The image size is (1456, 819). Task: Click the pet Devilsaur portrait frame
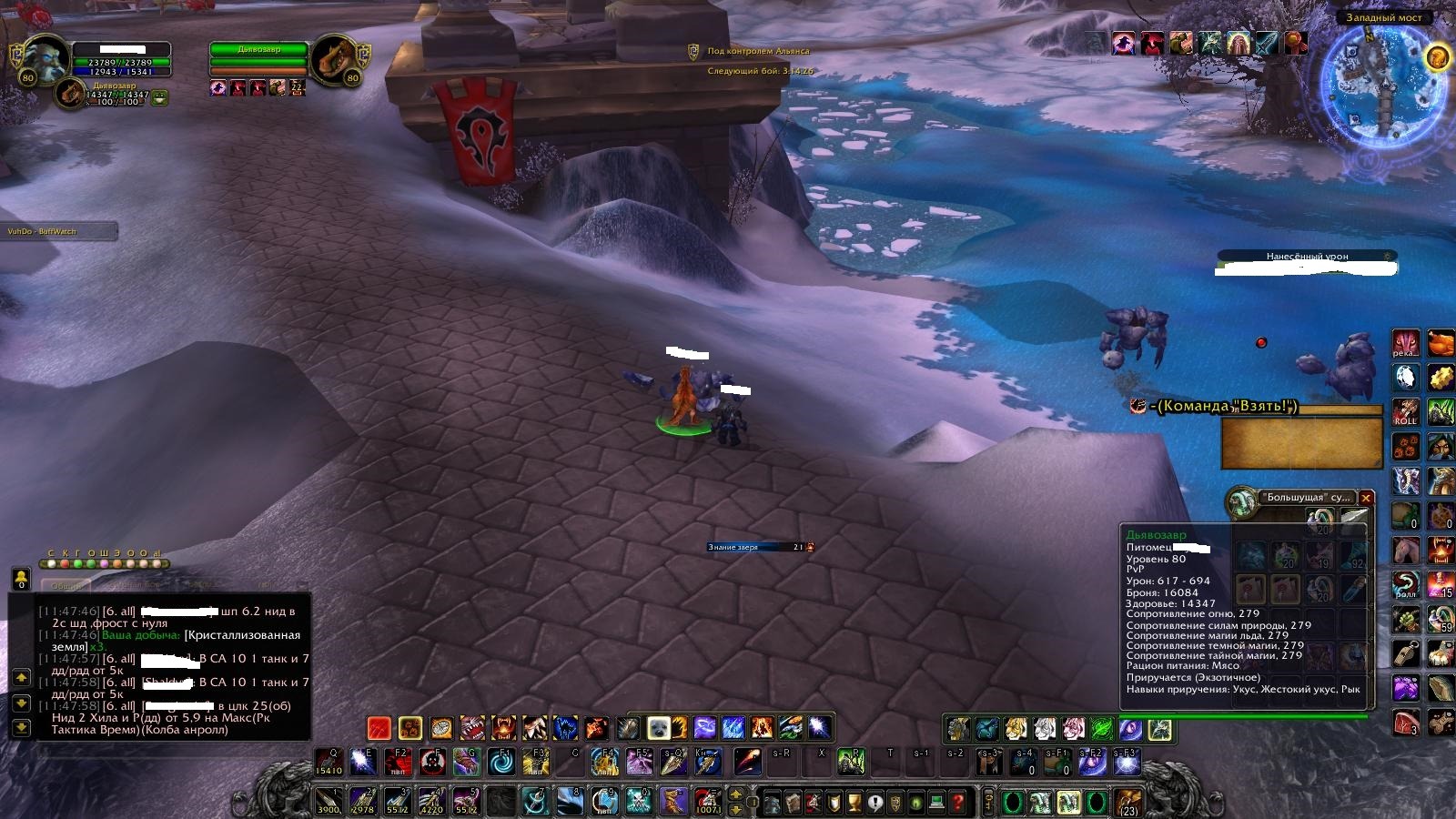70,93
